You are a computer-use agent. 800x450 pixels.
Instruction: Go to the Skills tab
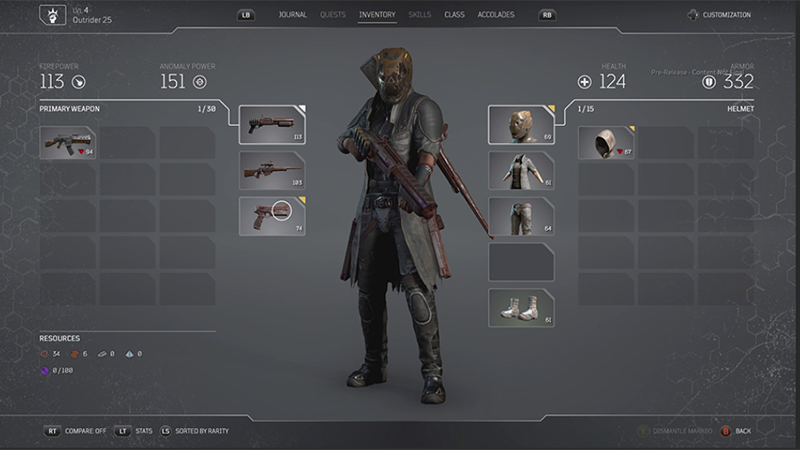tap(420, 15)
